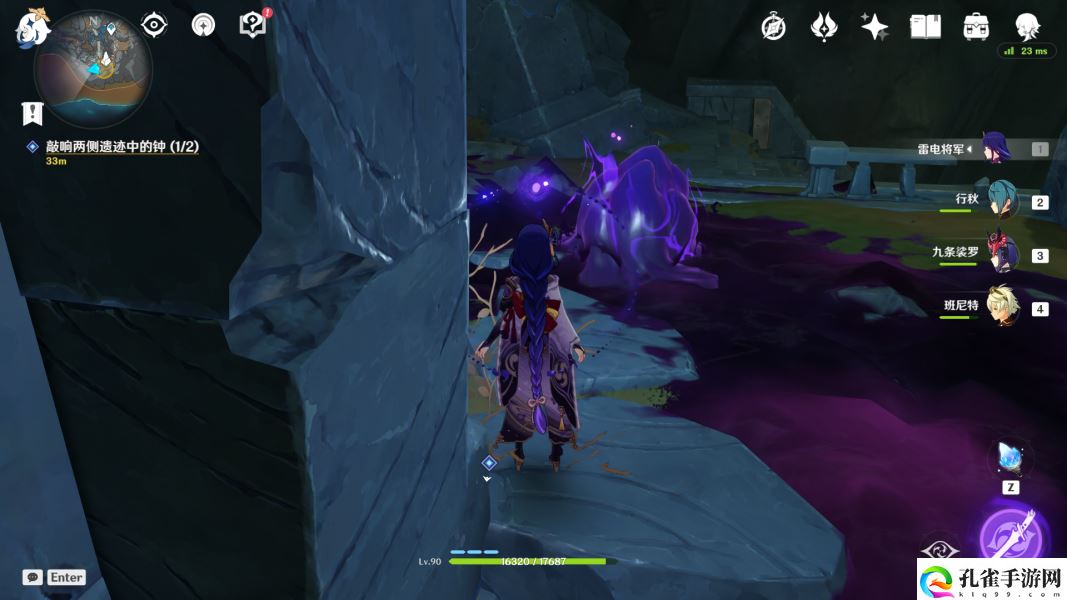The width and height of the screenshot is (1067, 600).
Task: Open the events compass icon
Action: (773, 27)
